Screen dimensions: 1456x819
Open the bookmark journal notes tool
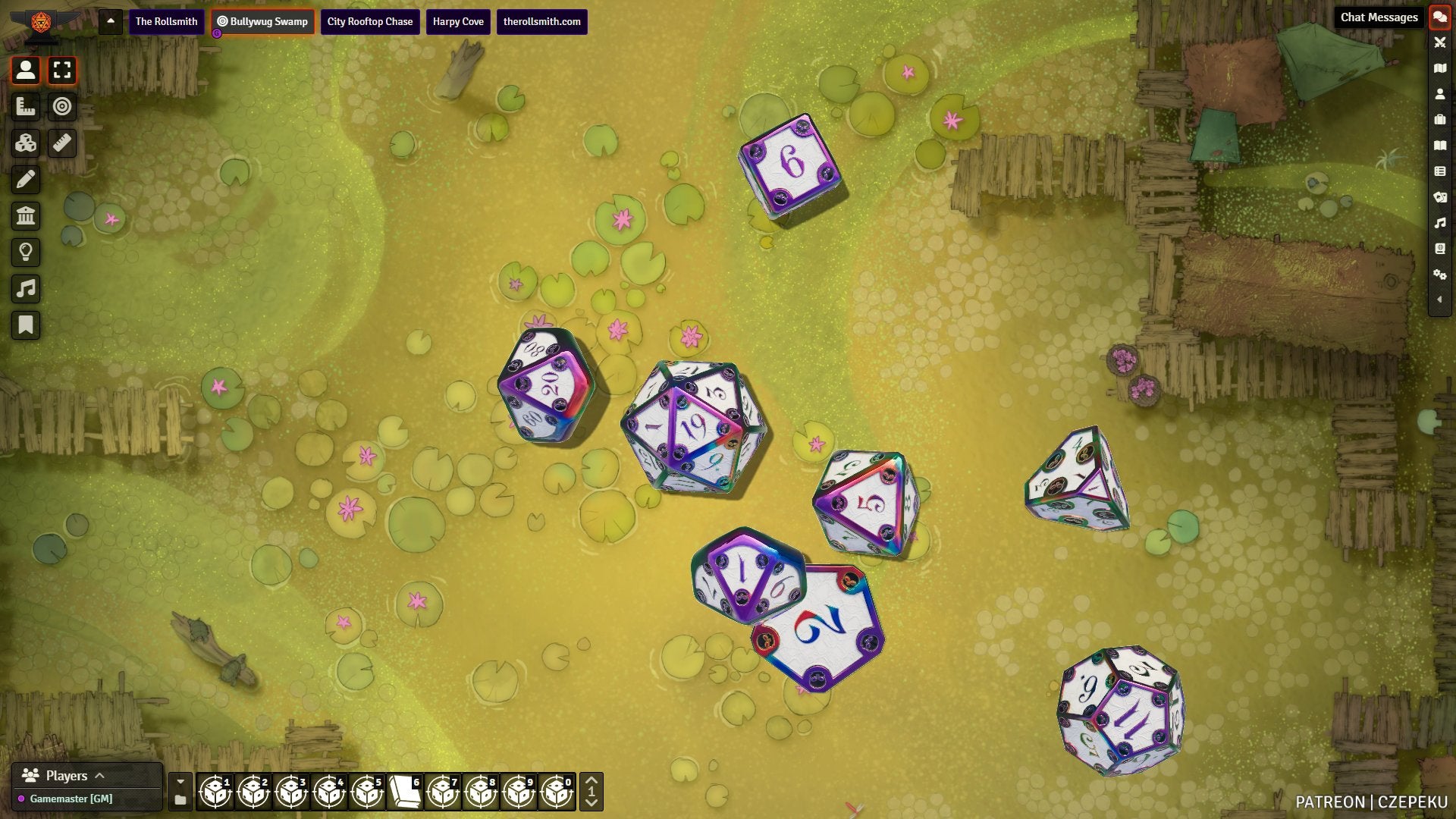[x=26, y=325]
